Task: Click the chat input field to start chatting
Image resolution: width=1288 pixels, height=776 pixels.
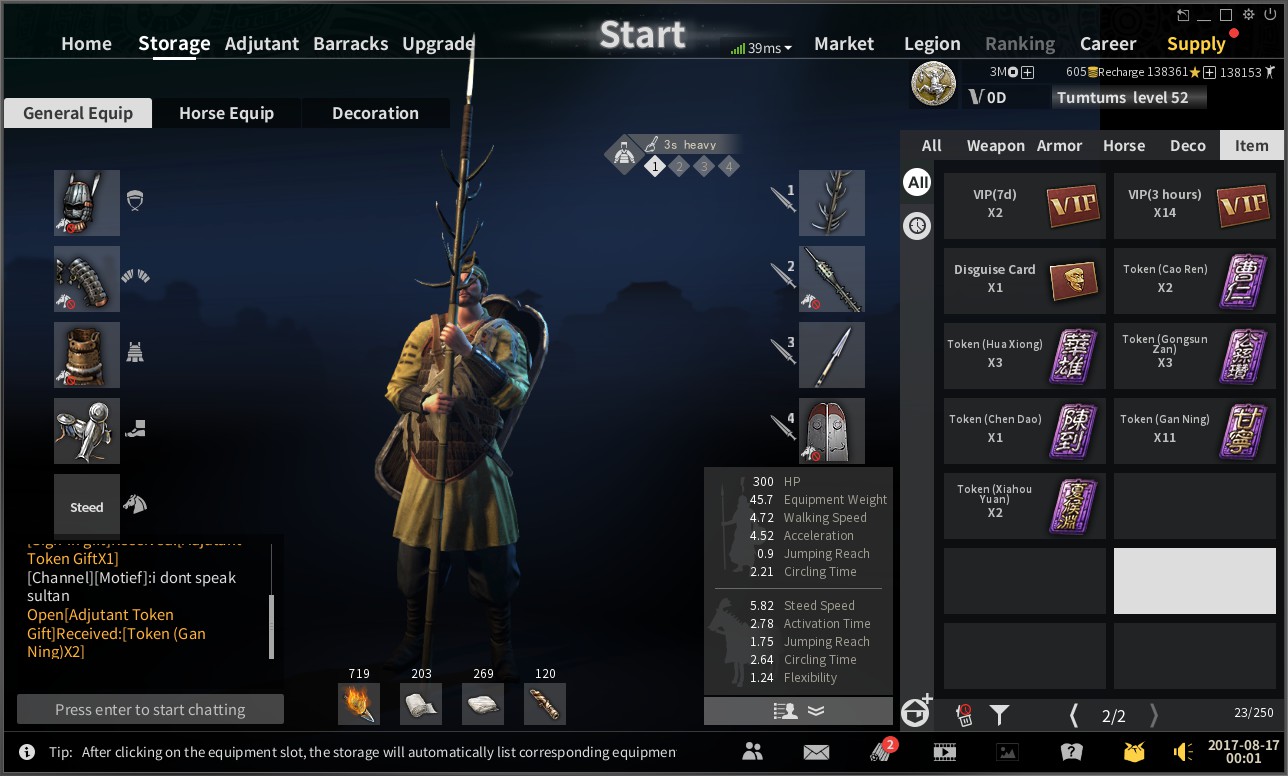Action: coord(149,709)
